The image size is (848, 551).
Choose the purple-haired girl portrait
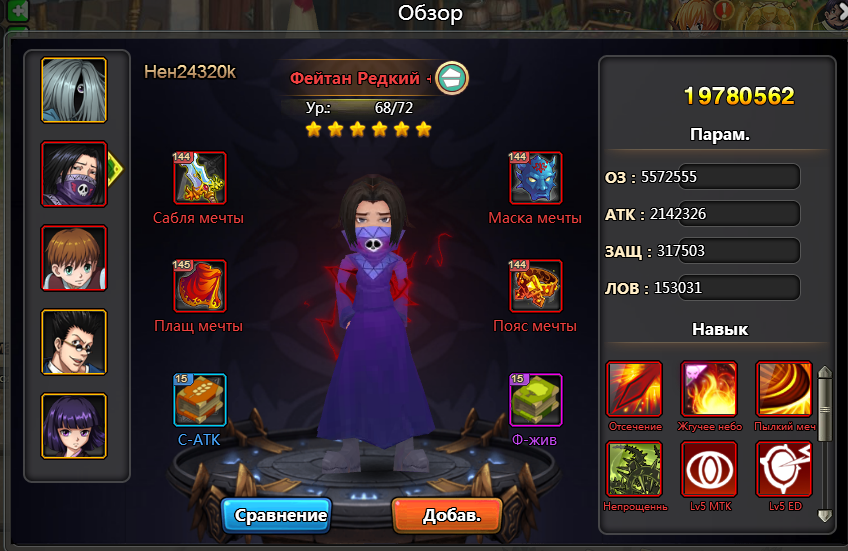74,426
